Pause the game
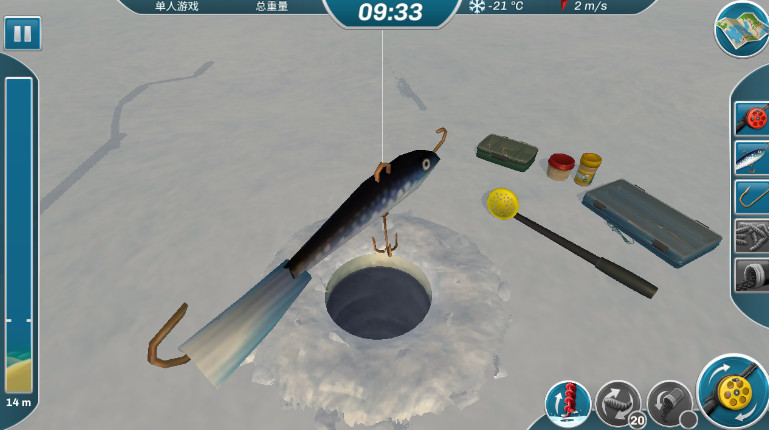 (x=22, y=33)
